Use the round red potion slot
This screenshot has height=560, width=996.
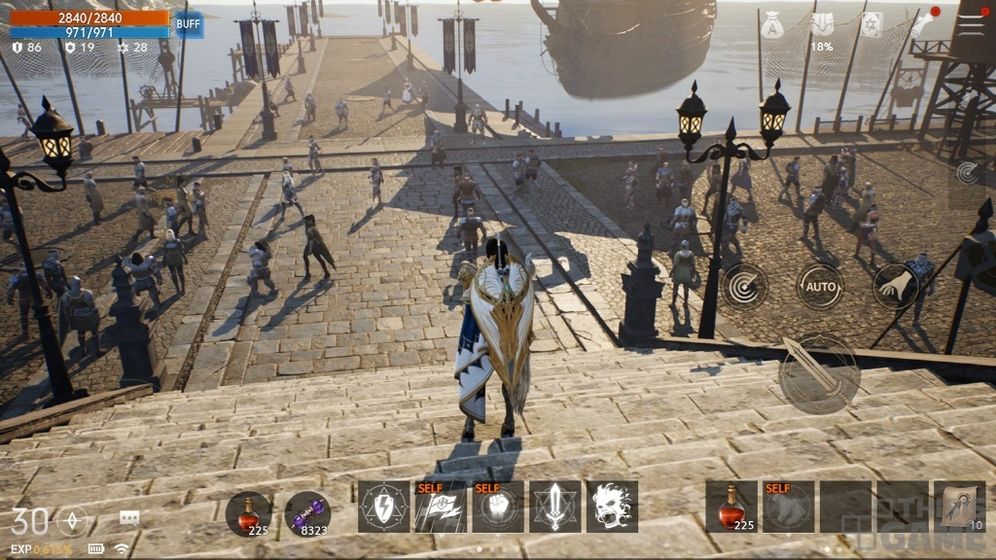coord(248,512)
